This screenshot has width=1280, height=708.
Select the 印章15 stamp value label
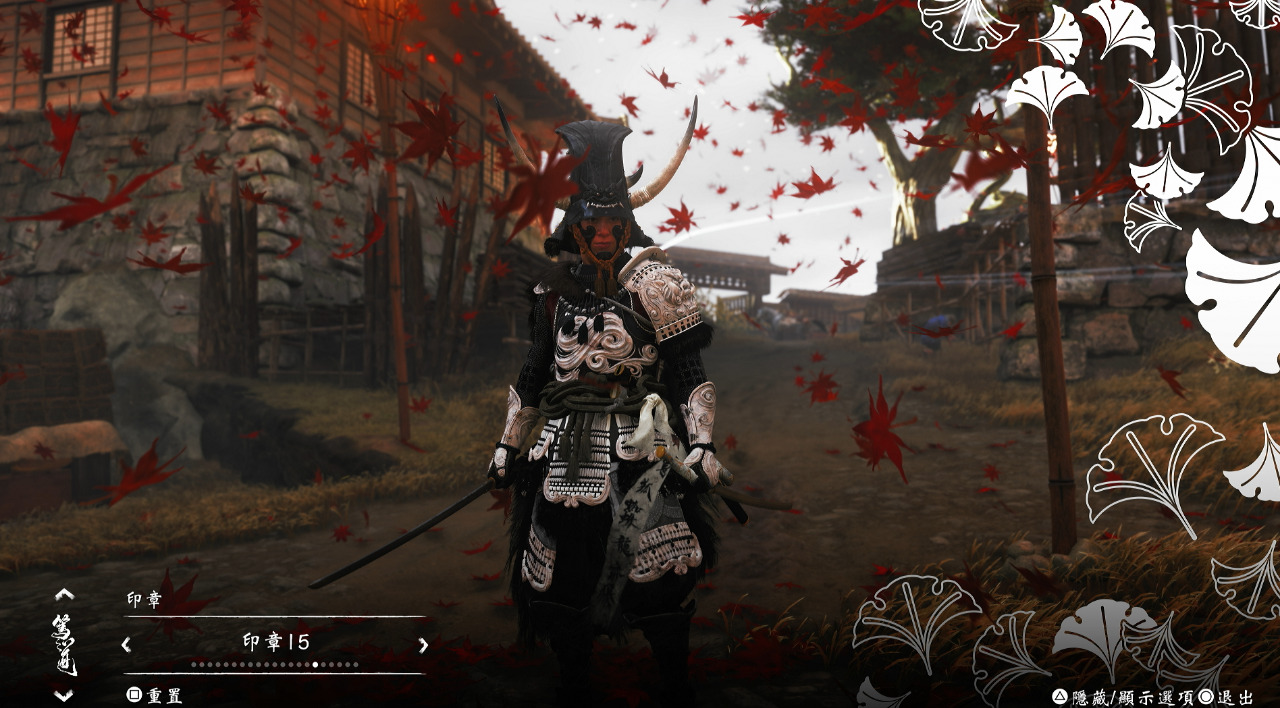(x=276, y=643)
